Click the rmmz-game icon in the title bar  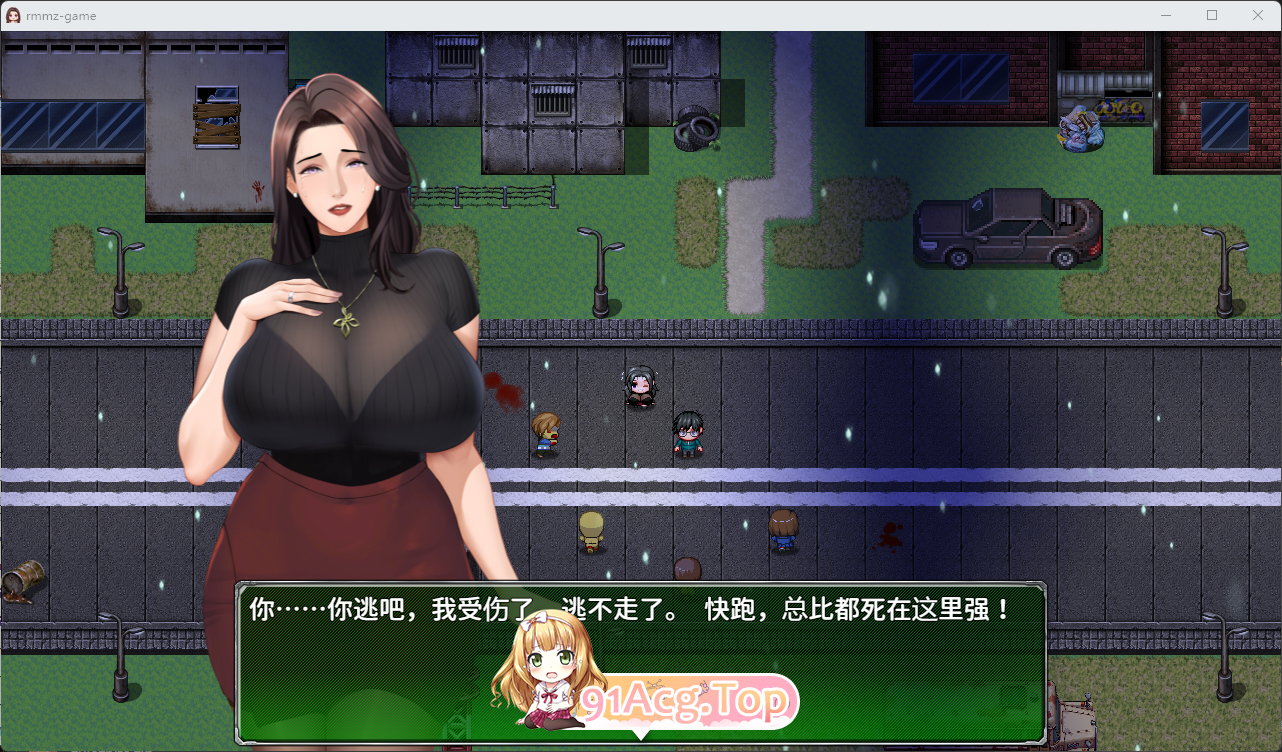tap(14, 15)
